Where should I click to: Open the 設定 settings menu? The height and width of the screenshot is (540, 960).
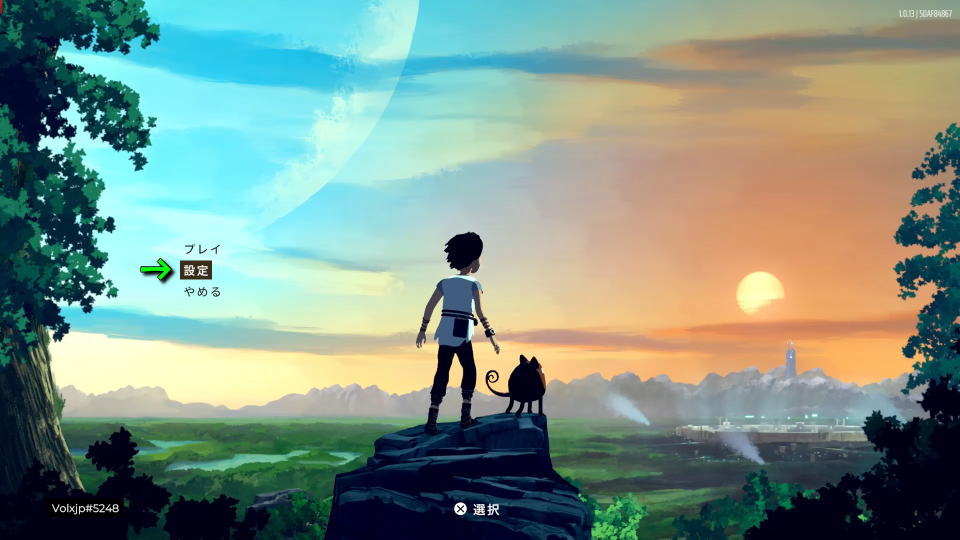pyautogui.click(x=196, y=270)
